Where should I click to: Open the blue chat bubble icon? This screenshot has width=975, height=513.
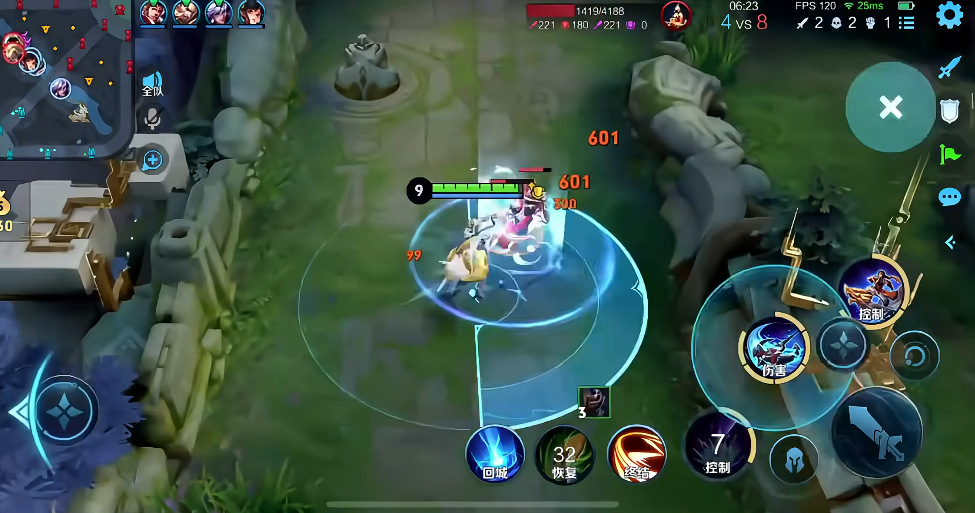[x=950, y=197]
